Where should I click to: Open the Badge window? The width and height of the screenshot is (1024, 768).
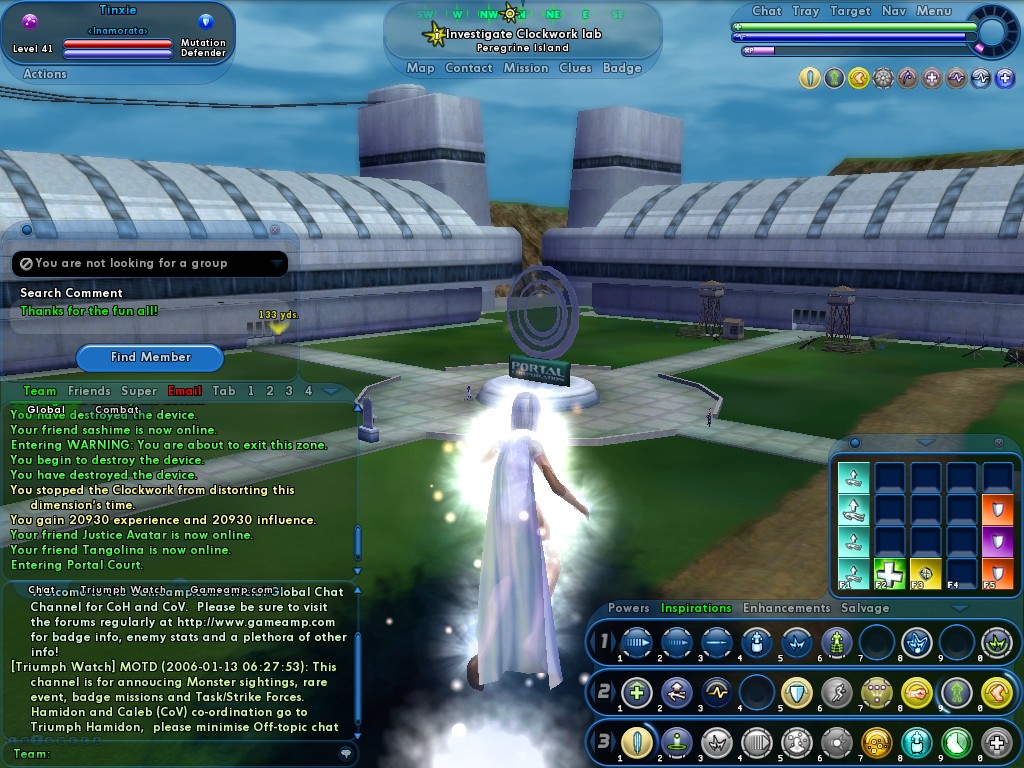(622, 68)
